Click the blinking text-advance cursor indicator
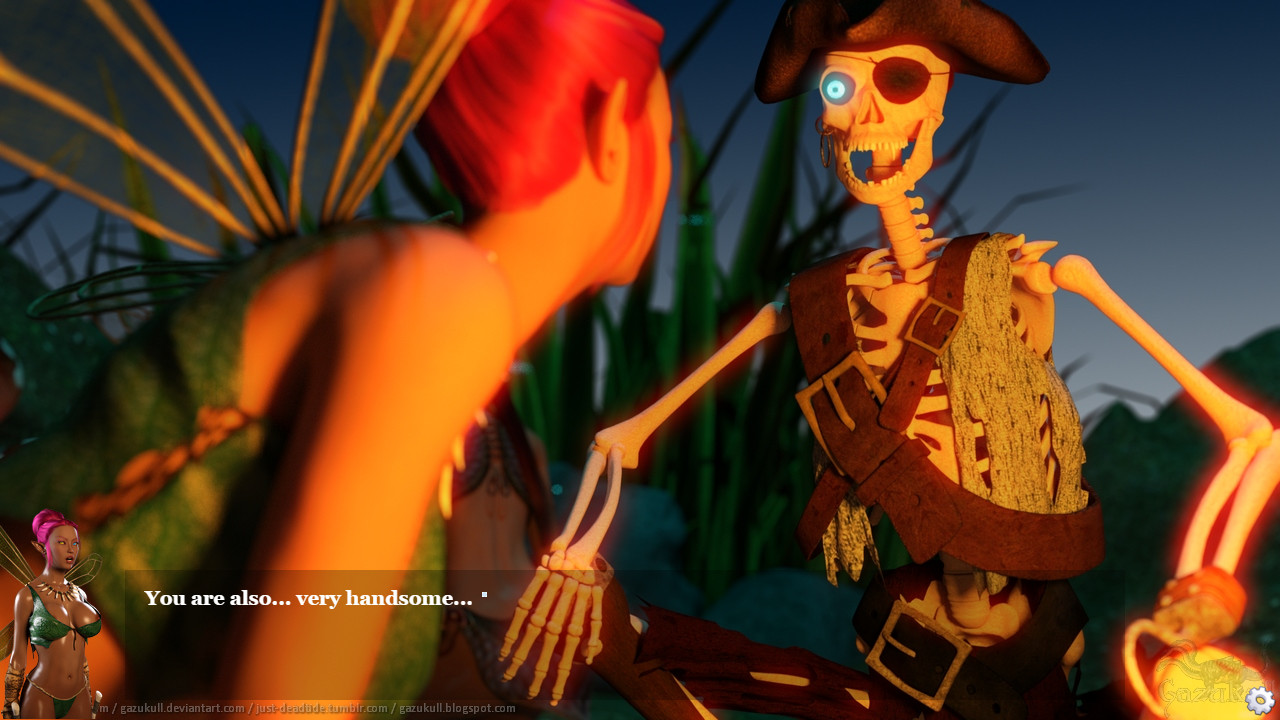Screen dimensions: 1280x720 click(484, 595)
